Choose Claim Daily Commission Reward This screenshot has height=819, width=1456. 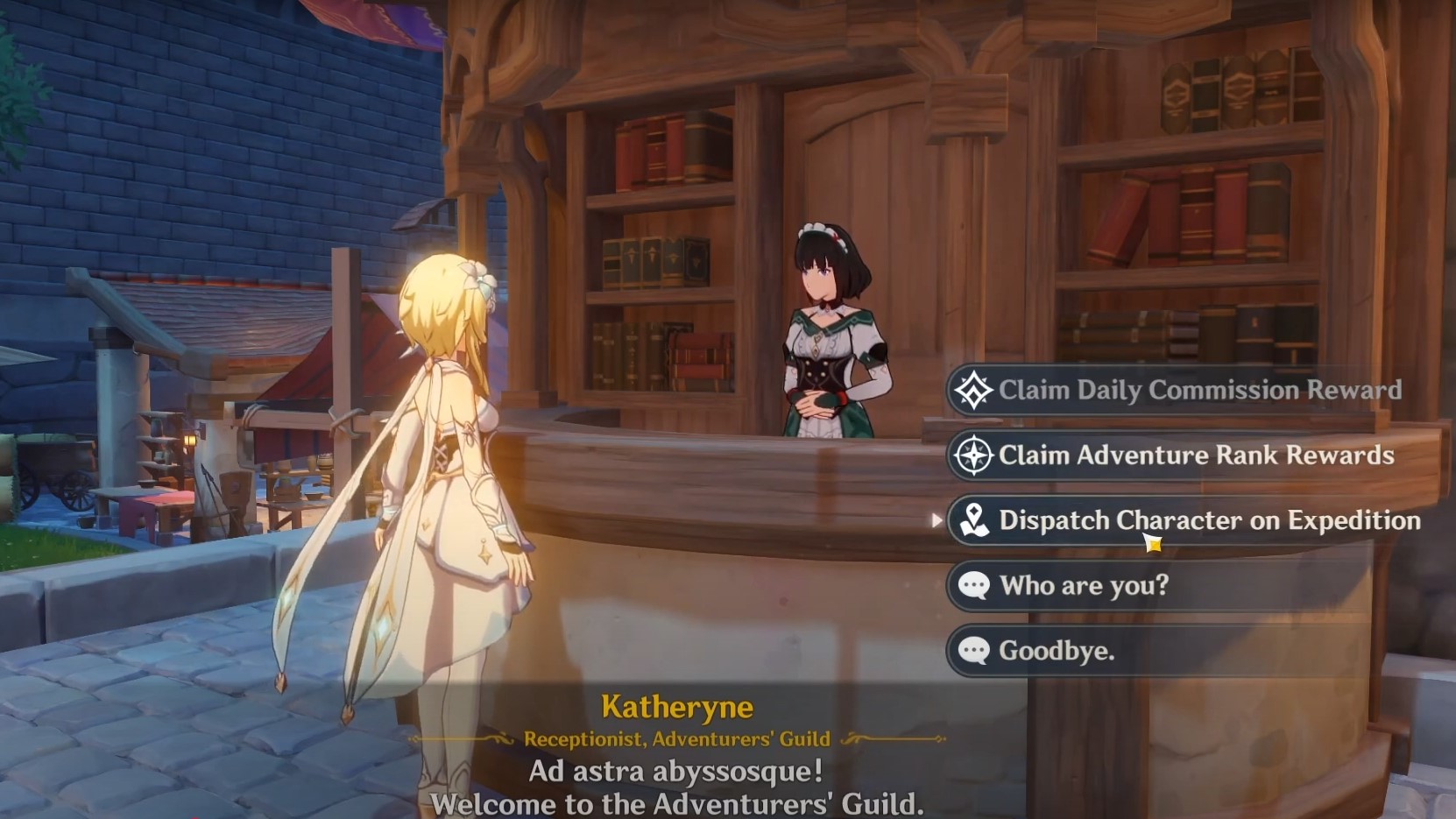click(1198, 391)
